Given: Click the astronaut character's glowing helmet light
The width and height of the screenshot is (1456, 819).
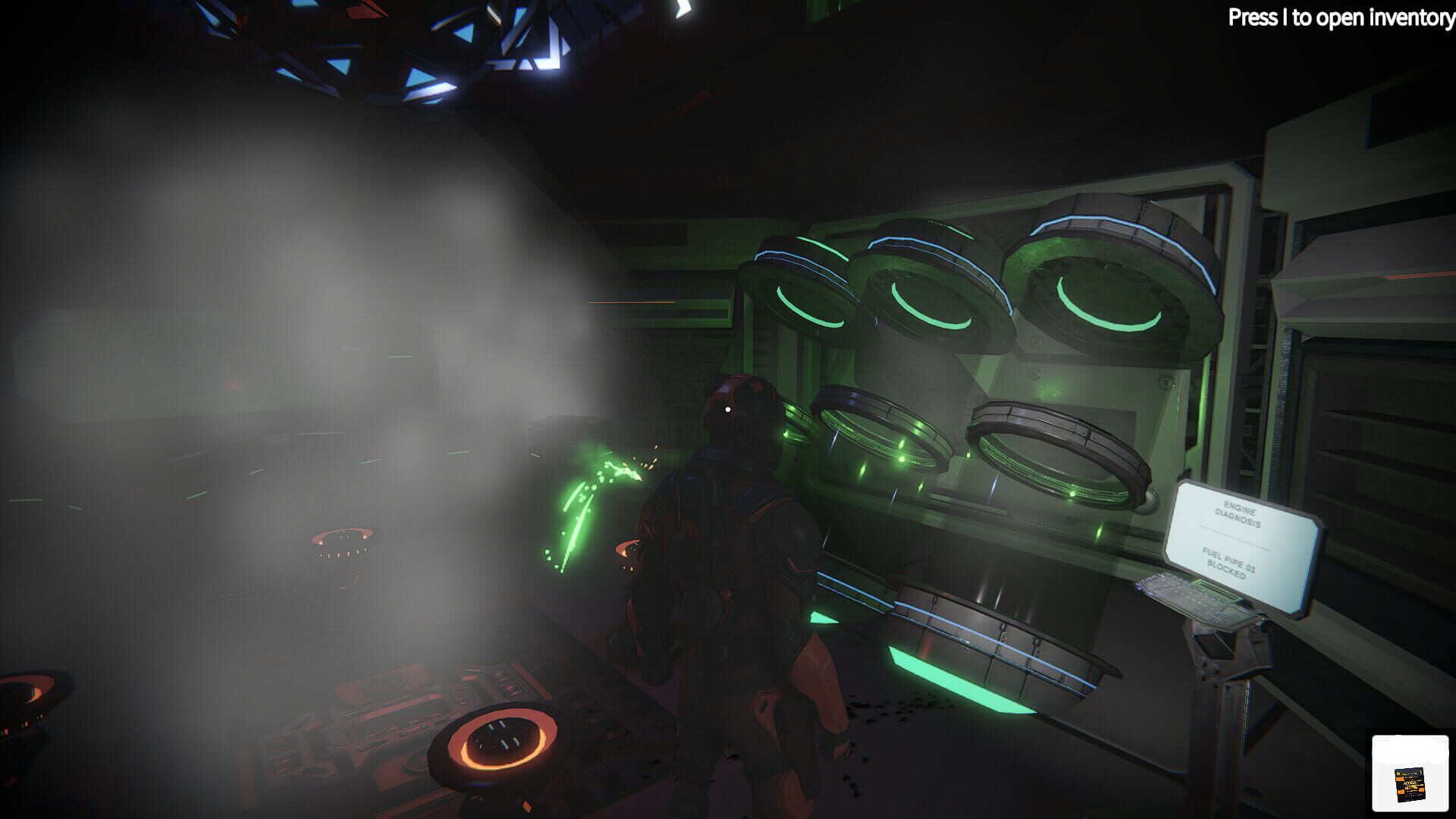Looking at the screenshot, I should (x=726, y=408).
